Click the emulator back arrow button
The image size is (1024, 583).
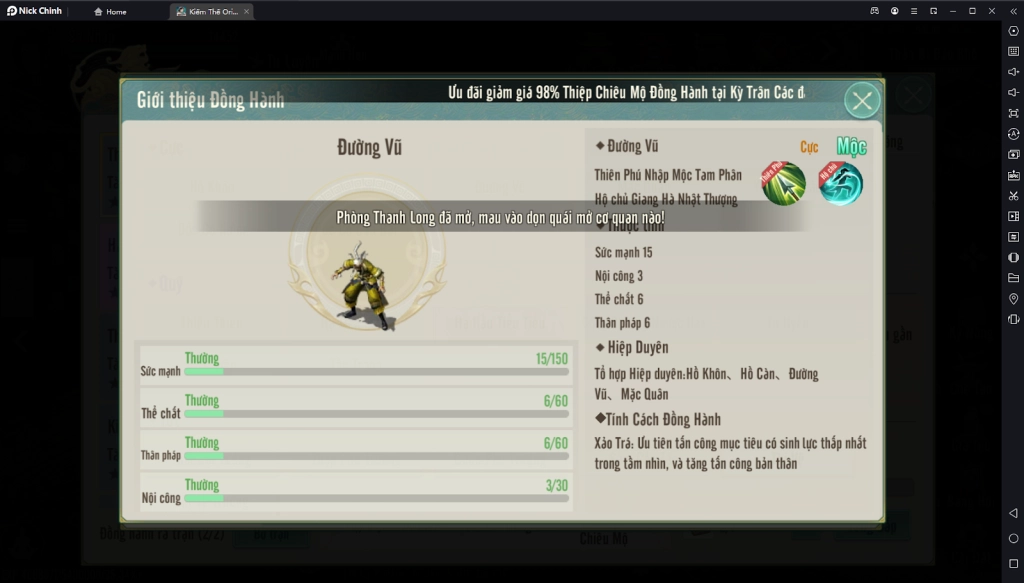1013,513
